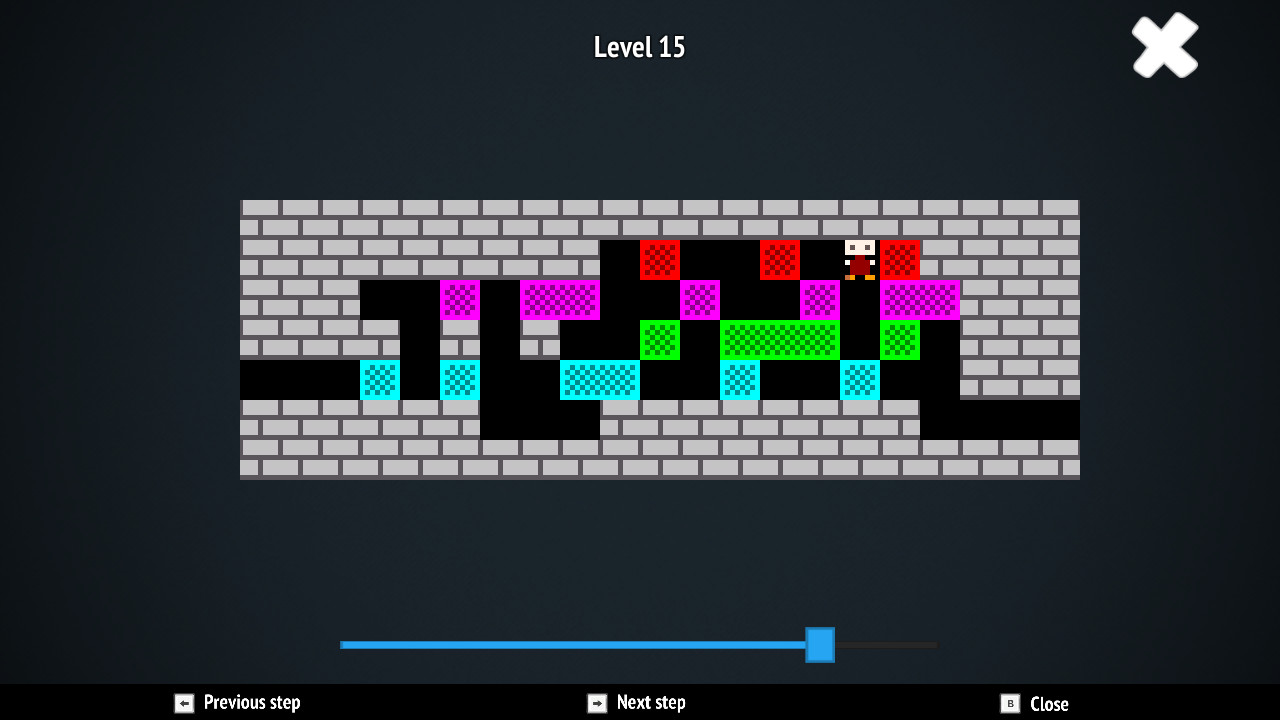The width and height of the screenshot is (1280, 720).
Task: Select the wide magenta block on the left
Action: click(x=560, y=300)
